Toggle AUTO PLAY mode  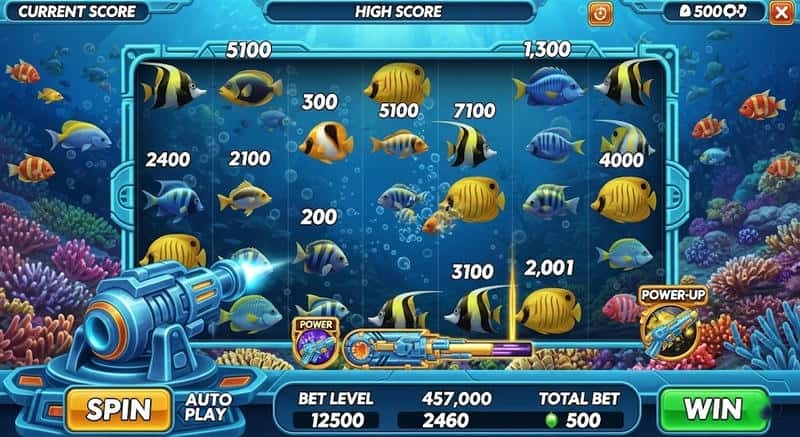209,407
